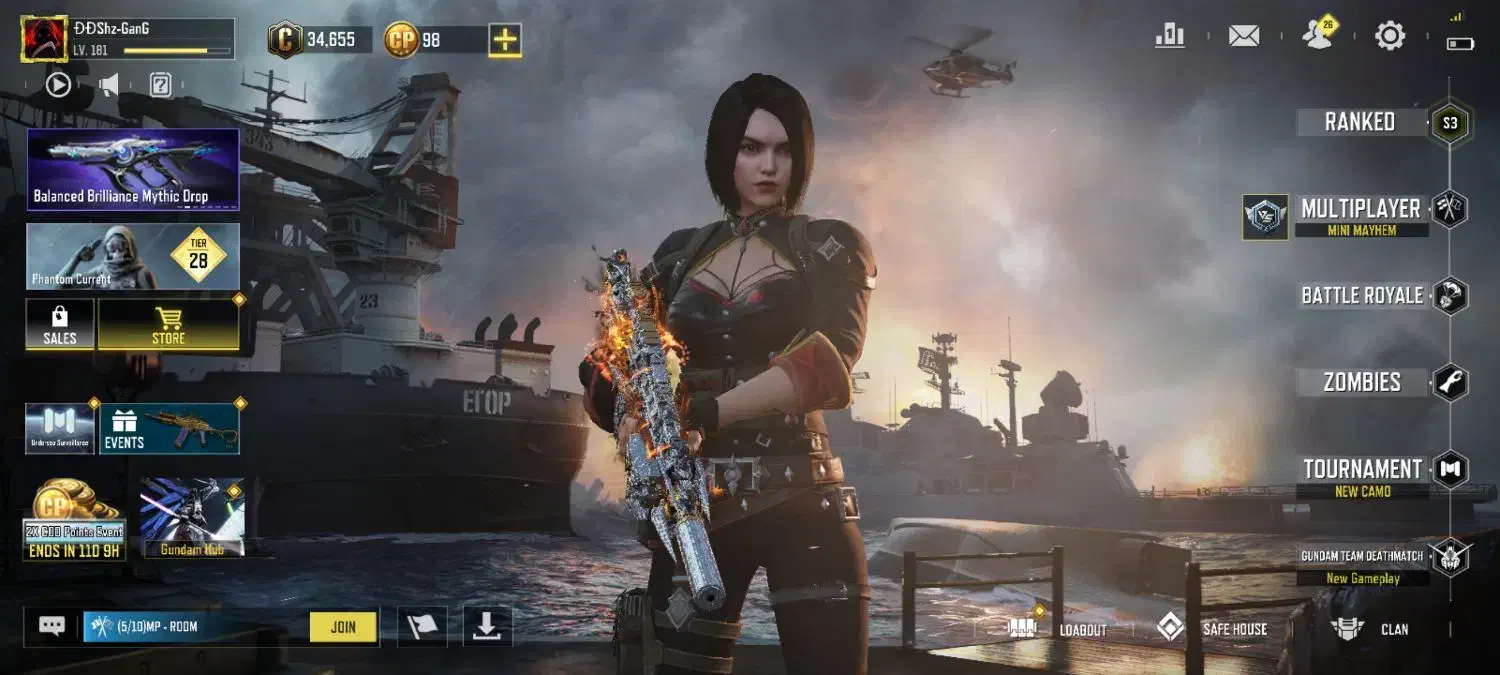The height and width of the screenshot is (675, 1500).
Task: Add CP with the yellow plus button
Action: 505,40
